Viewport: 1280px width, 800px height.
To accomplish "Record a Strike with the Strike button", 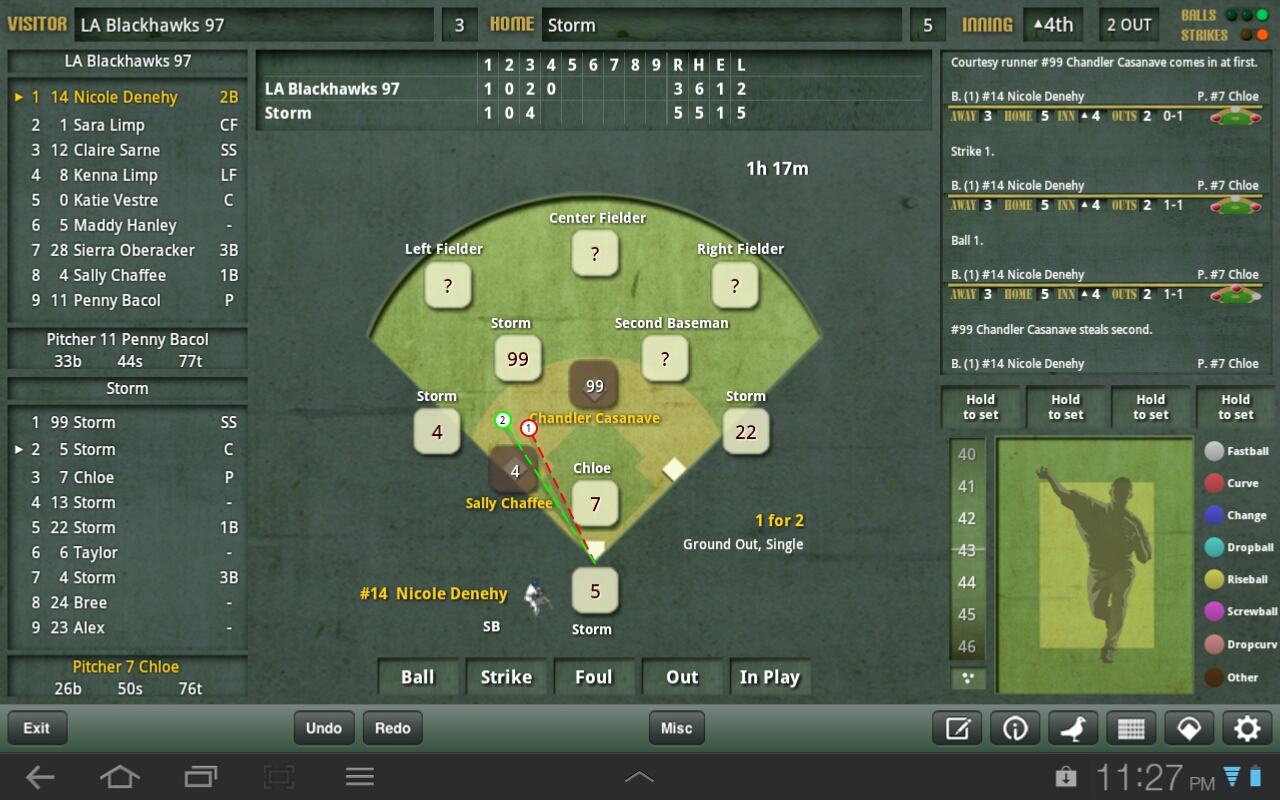I will pos(506,677).
